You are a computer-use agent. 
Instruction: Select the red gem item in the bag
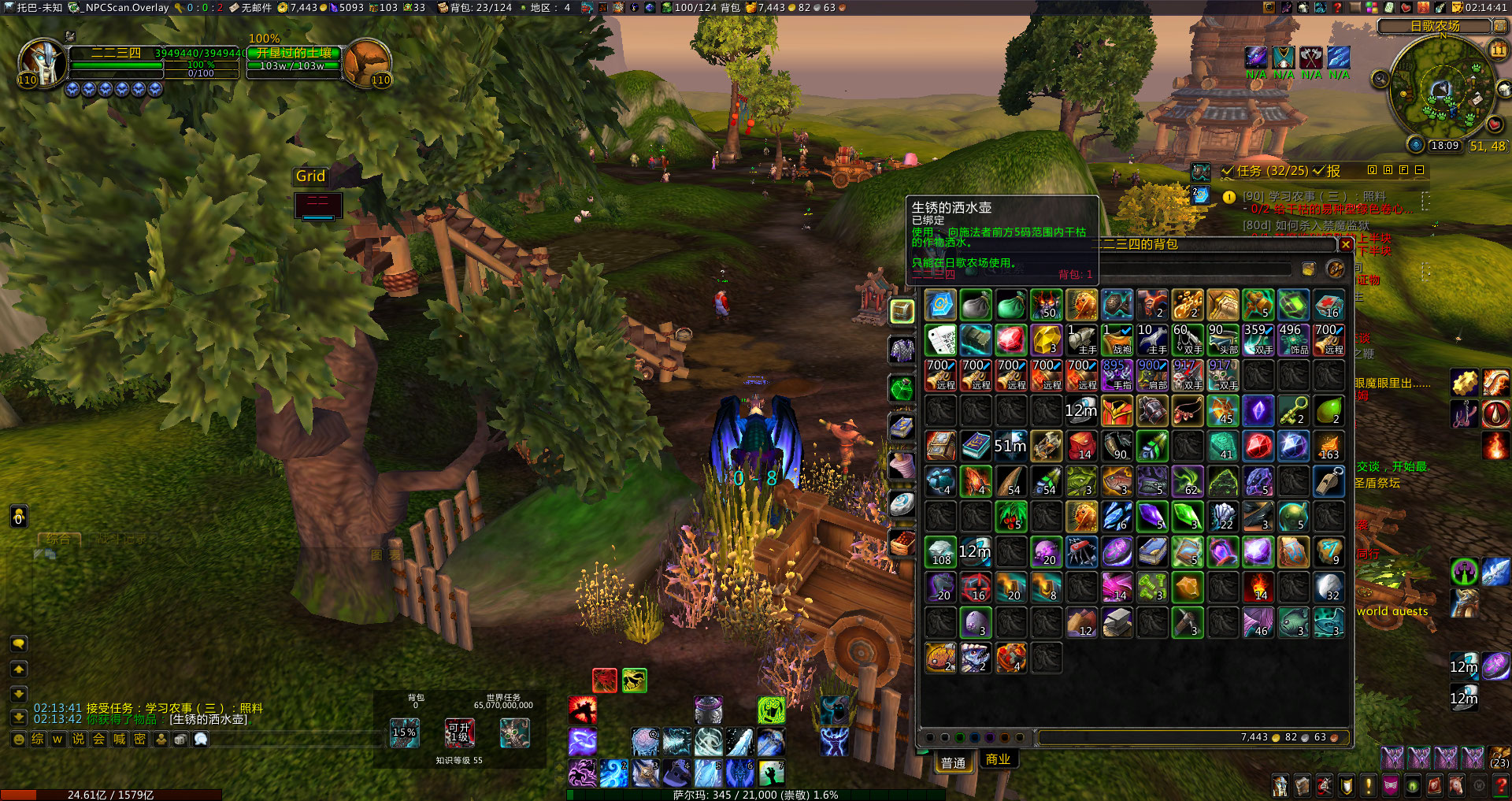[x=1011, y=340]
